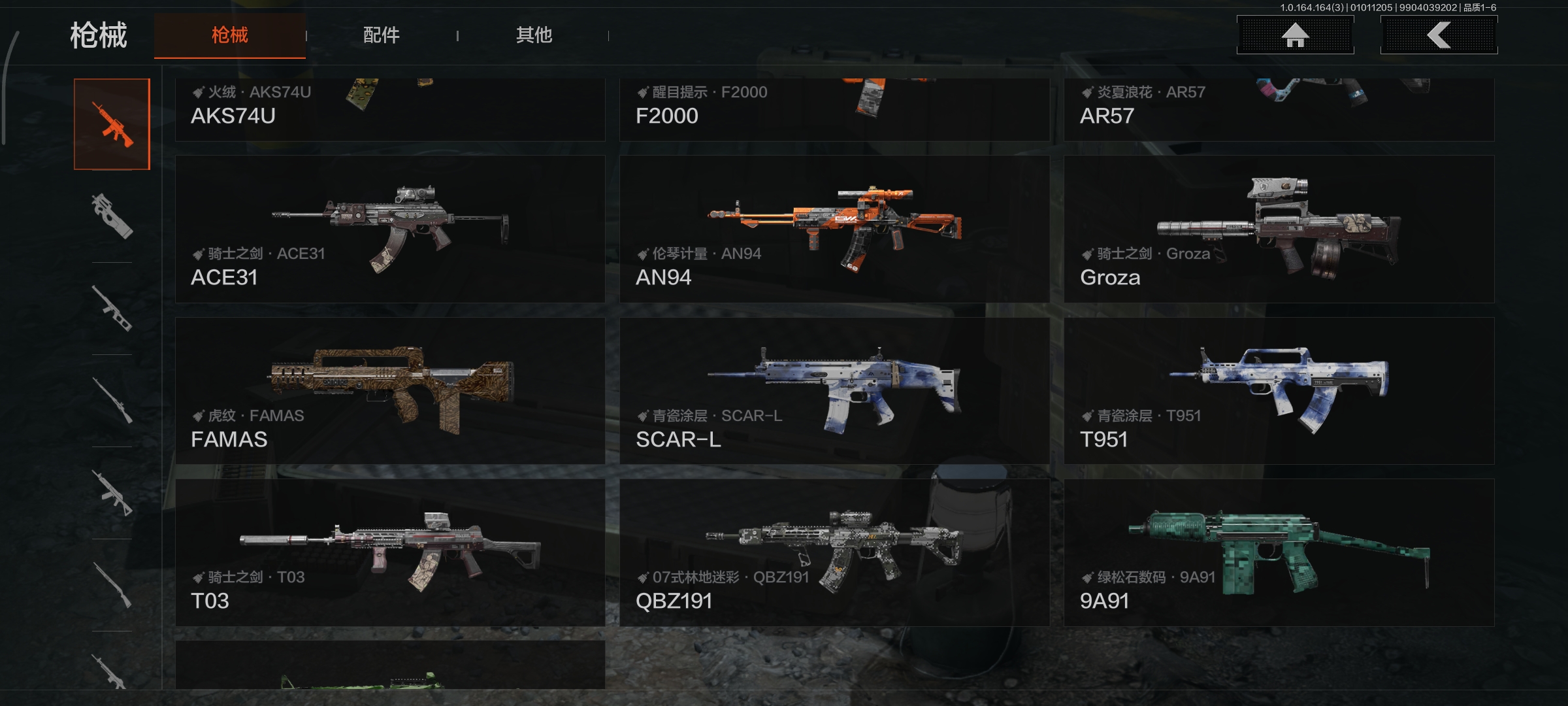This screenshot has height=706, width=1568.
Task: Choose the orange assault rifle category icon
Action: coord(112,124)
